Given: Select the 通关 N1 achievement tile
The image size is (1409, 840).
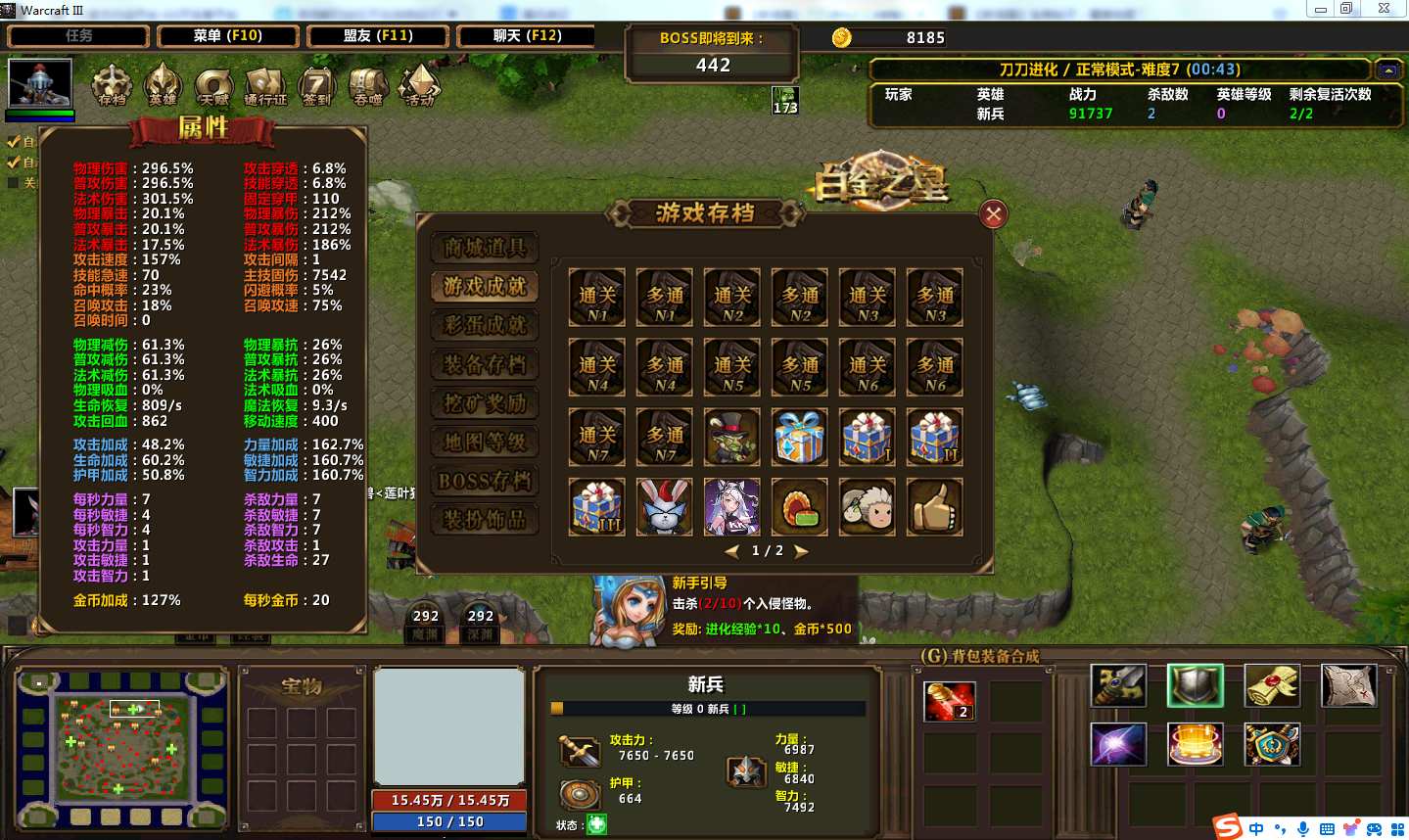Looking at the screenshot, I should tap(597, 298).
